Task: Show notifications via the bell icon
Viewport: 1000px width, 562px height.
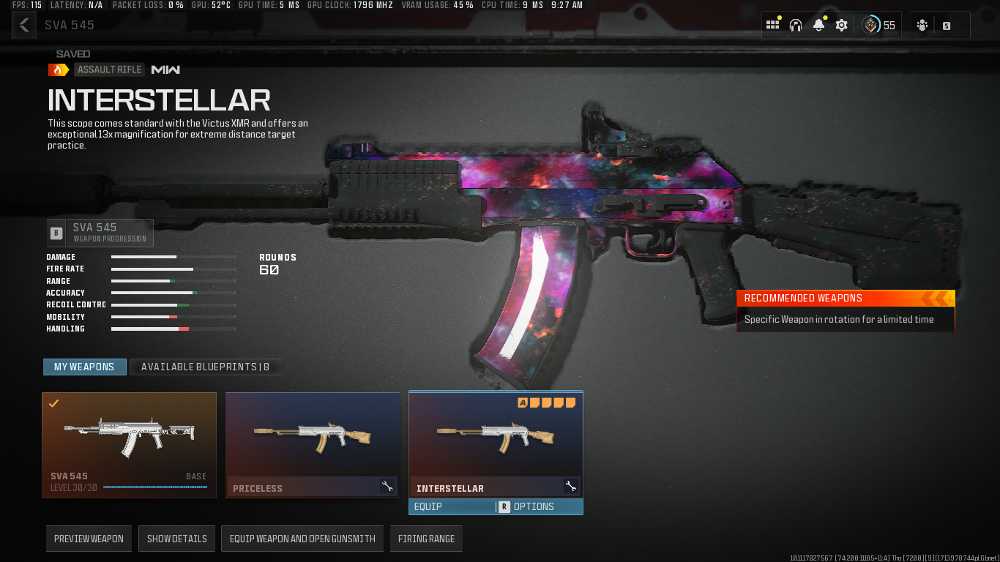Action: (819, 25)
